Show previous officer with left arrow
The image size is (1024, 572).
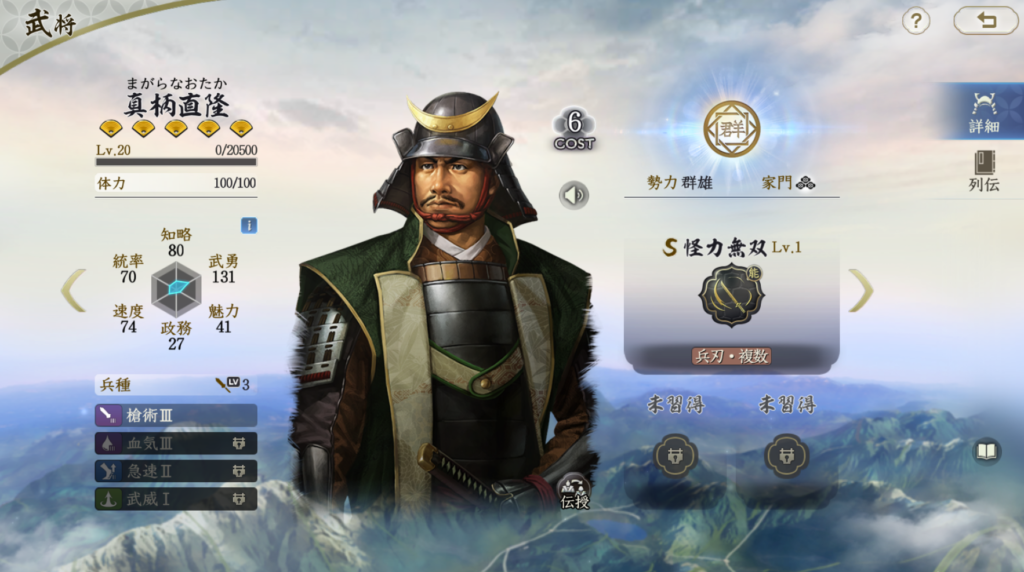74,290
